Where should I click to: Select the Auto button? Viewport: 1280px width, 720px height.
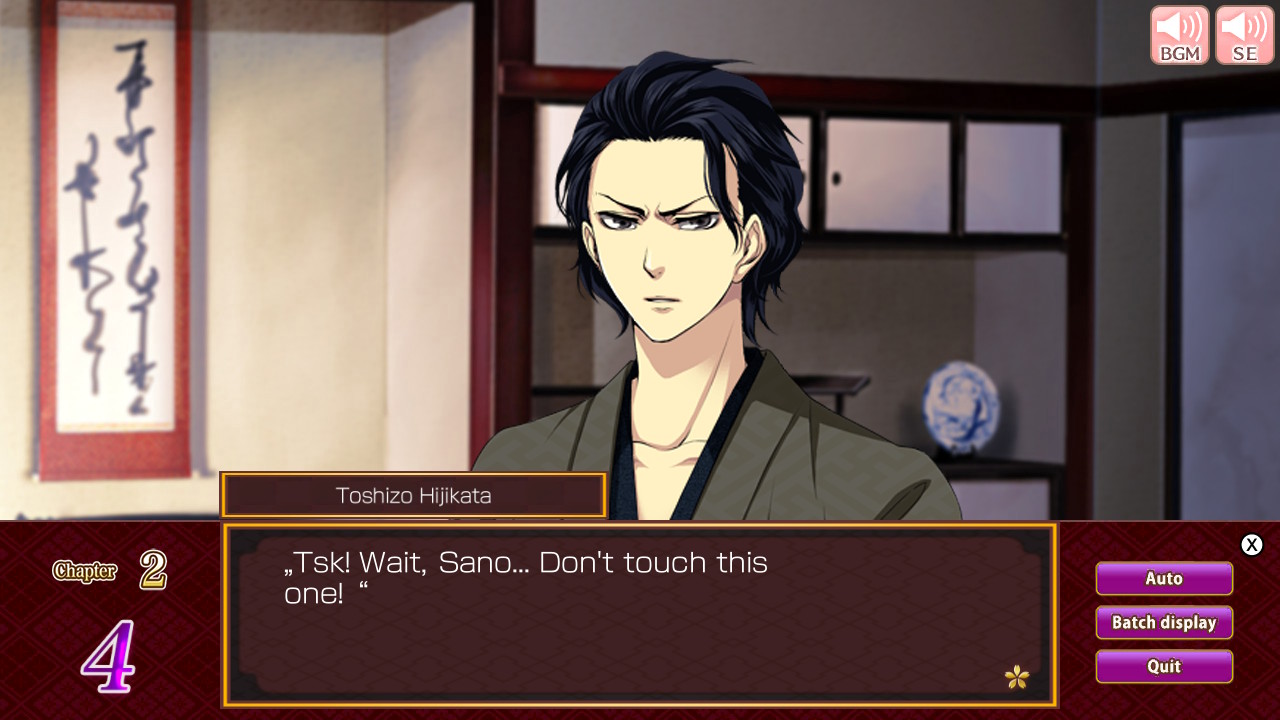[1164, 578]
